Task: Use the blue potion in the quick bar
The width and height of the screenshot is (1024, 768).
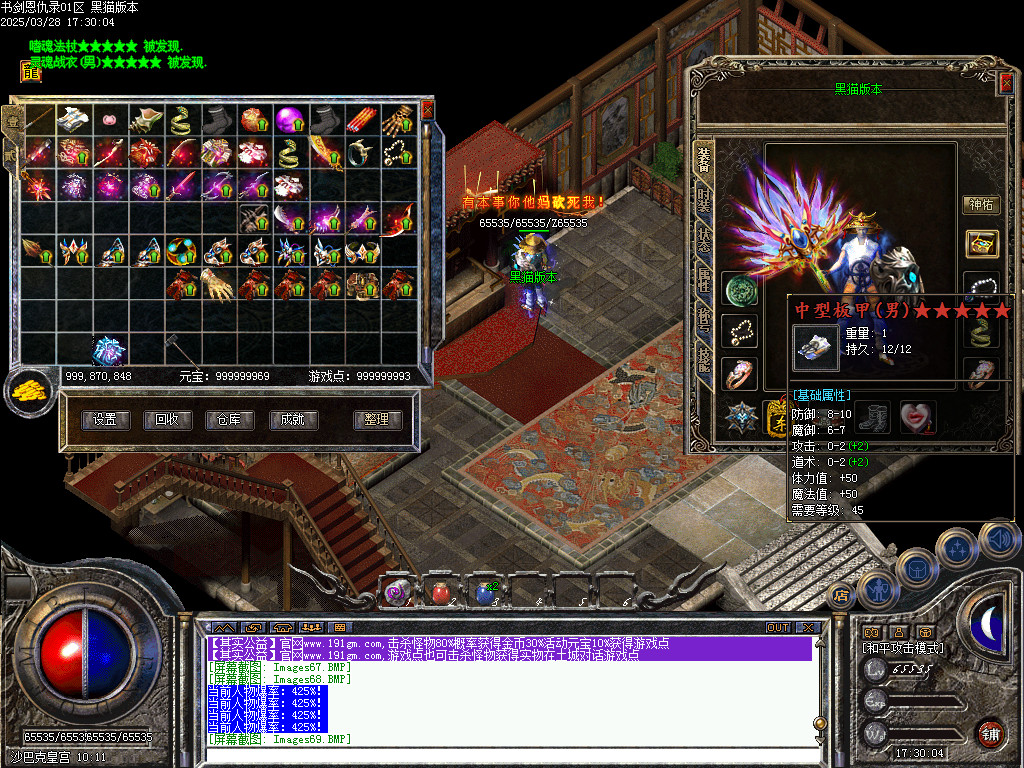Action: pyautogui.click(x=486, y=593)
